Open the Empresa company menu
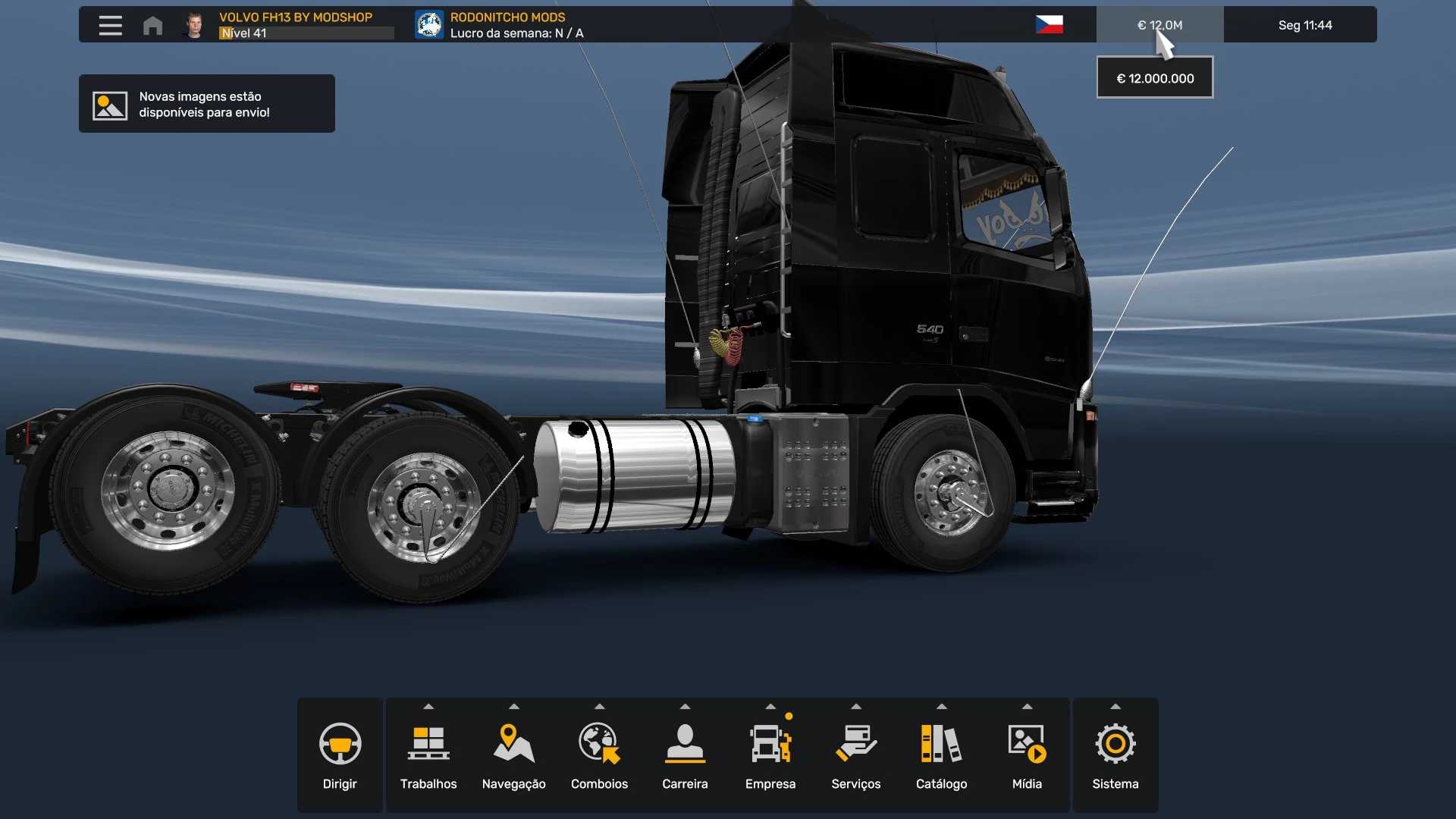 coord(770,755)
